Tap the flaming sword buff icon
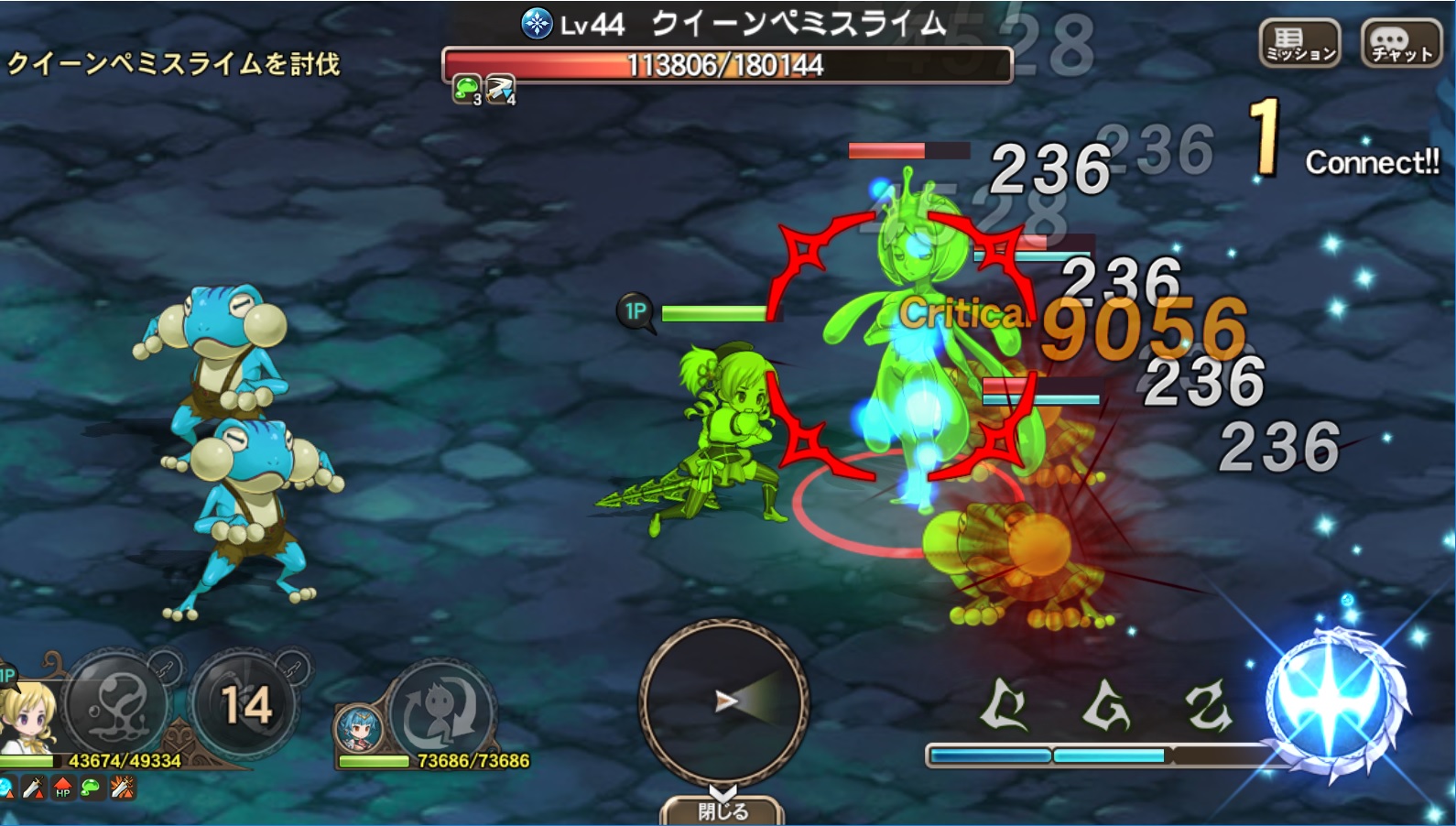Viewport: 1456px width, 826px height. (x=122, y=788)
